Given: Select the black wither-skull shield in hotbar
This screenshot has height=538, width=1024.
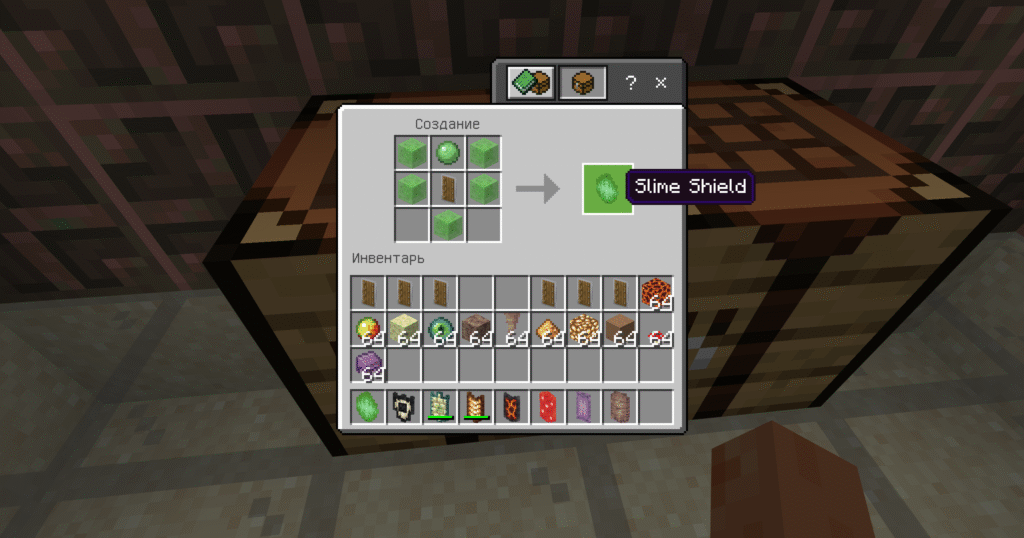Looking at the screenshot, I should (404, 407).
